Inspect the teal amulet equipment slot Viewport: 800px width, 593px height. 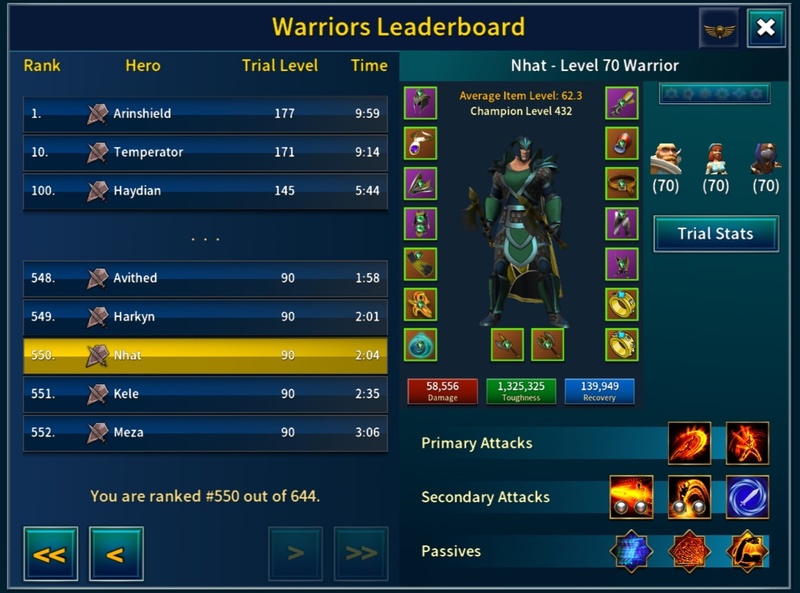(x=420, y=344)
